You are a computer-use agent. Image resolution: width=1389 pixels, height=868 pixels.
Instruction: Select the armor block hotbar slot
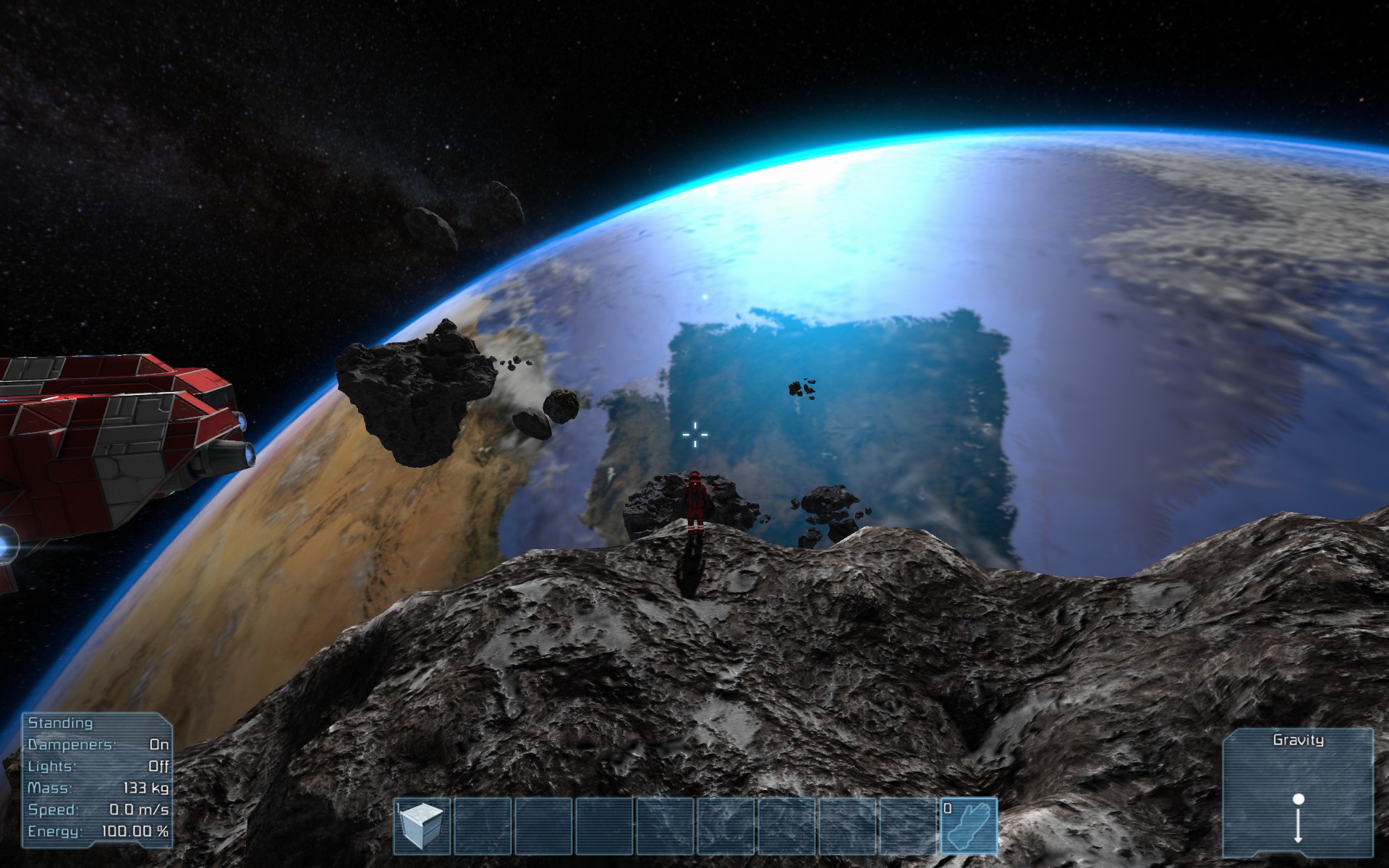tap(422, 825)
